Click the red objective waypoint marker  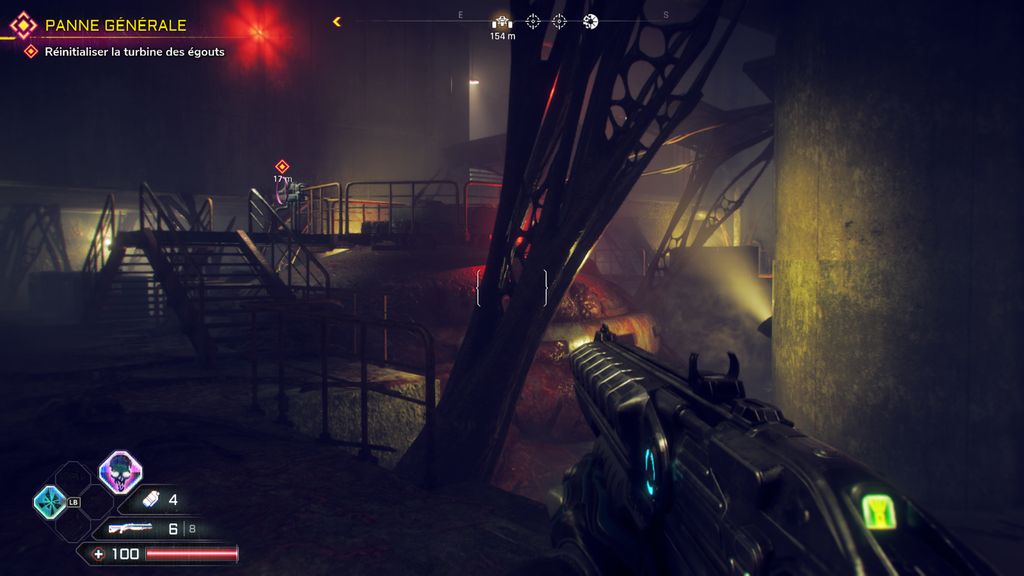point(282,166)
